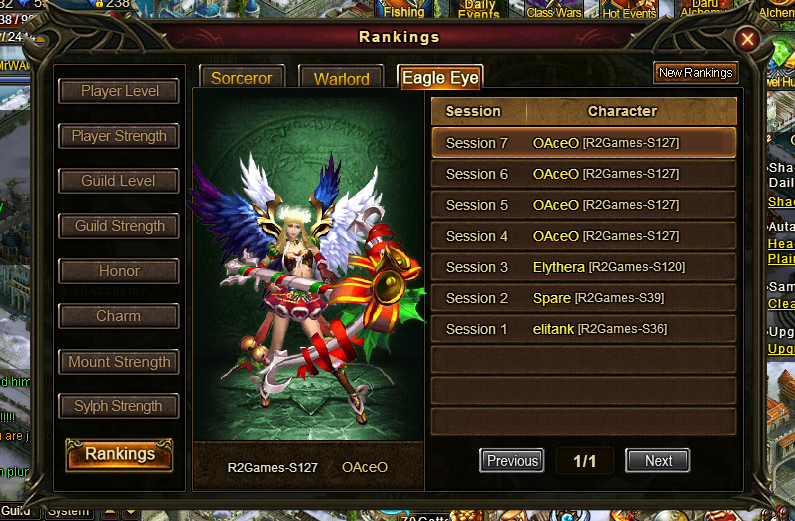Screen dimensions: 795x521
Task: Choose the Session 3 Elythera row
Action: [584, 267]
